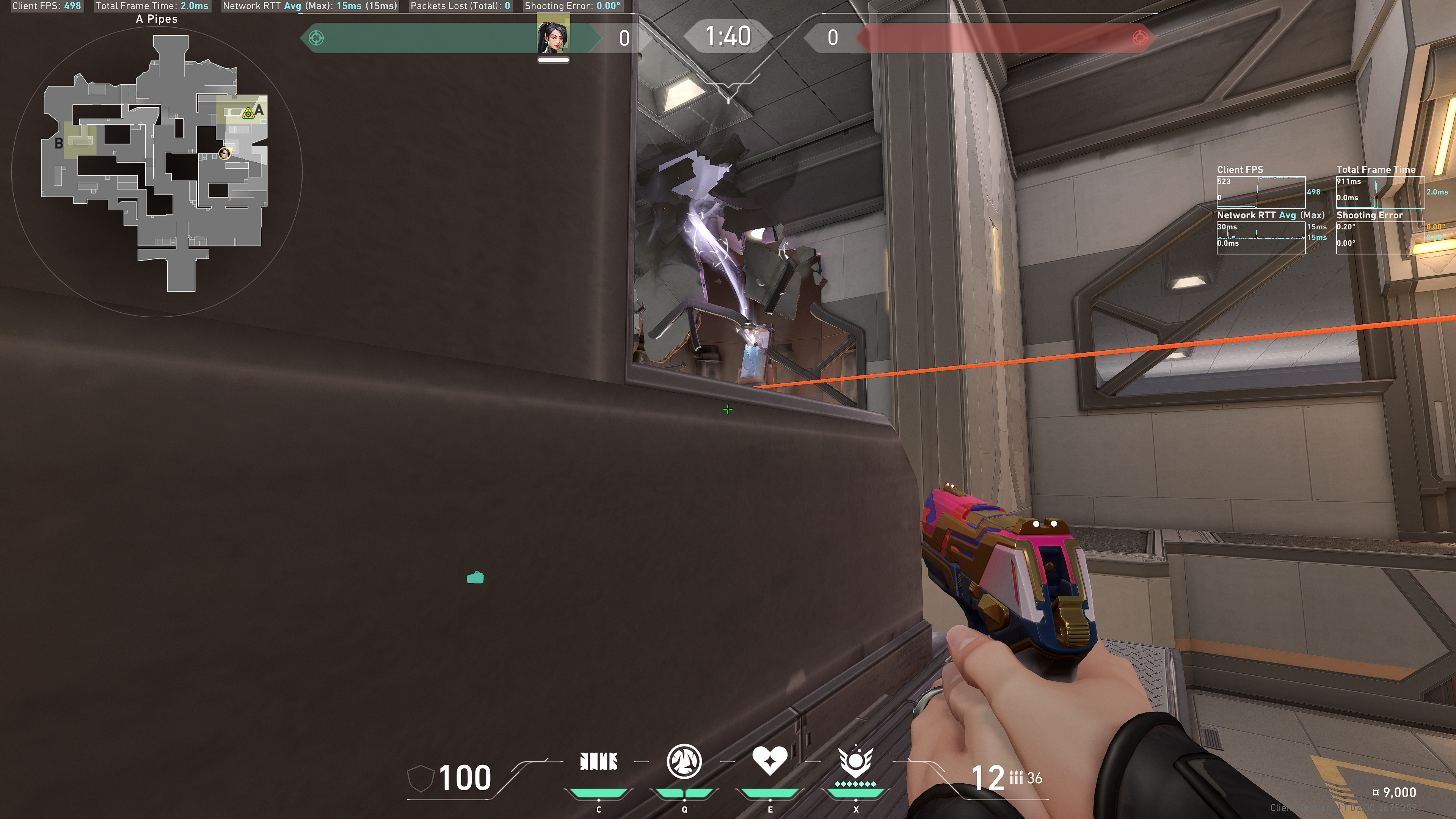Viewport: 1456px width, 819px height.
Task: Click the player marker on the minimap
Action: tap(224, 153)
